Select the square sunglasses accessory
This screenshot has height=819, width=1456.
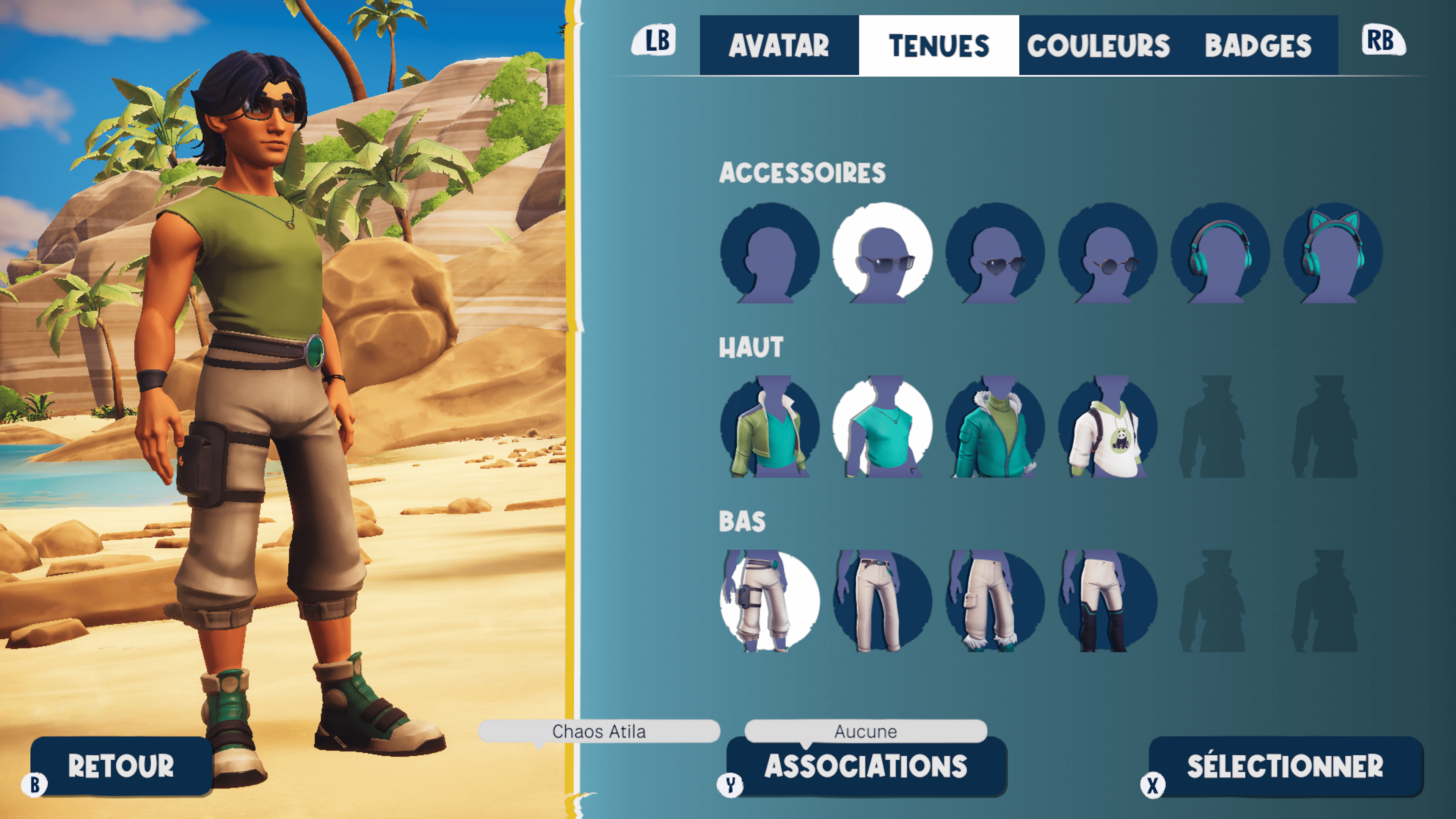882,253
